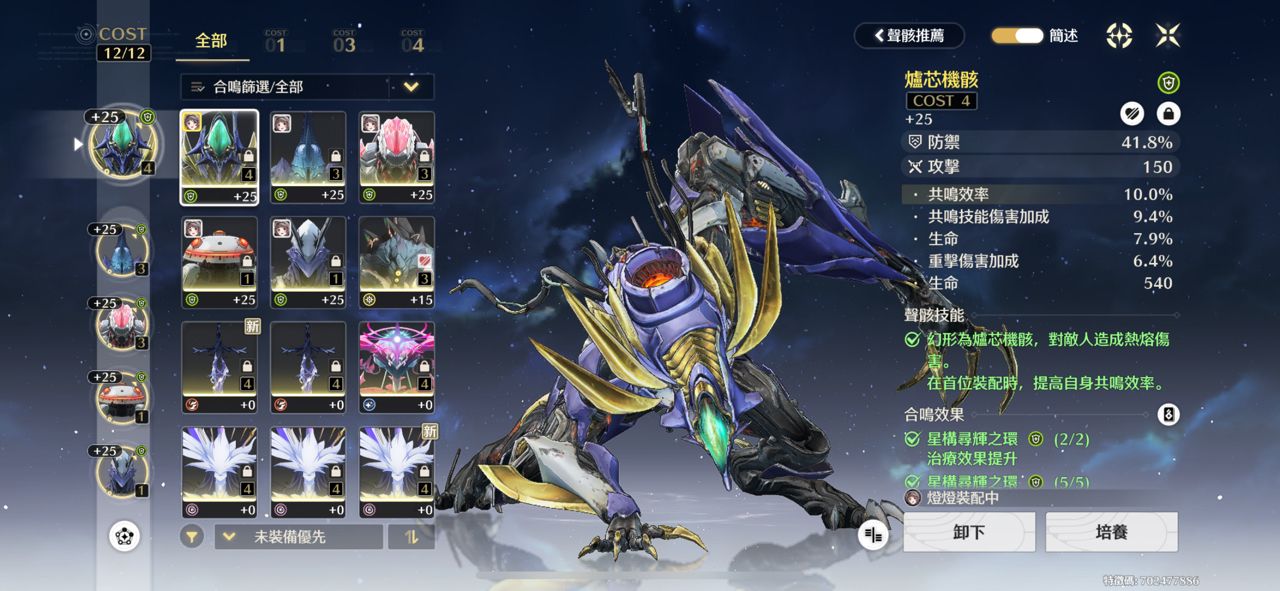
Task: Open the 未裝備優先 sort order dropdown
Action: (298, 537)
